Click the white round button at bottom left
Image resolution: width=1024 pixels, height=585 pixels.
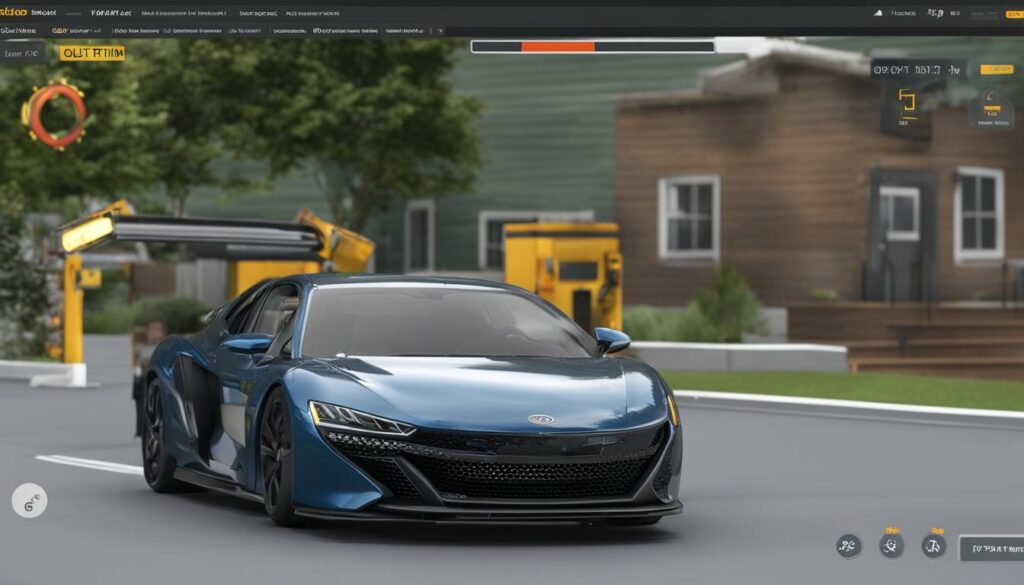[29, 500]
